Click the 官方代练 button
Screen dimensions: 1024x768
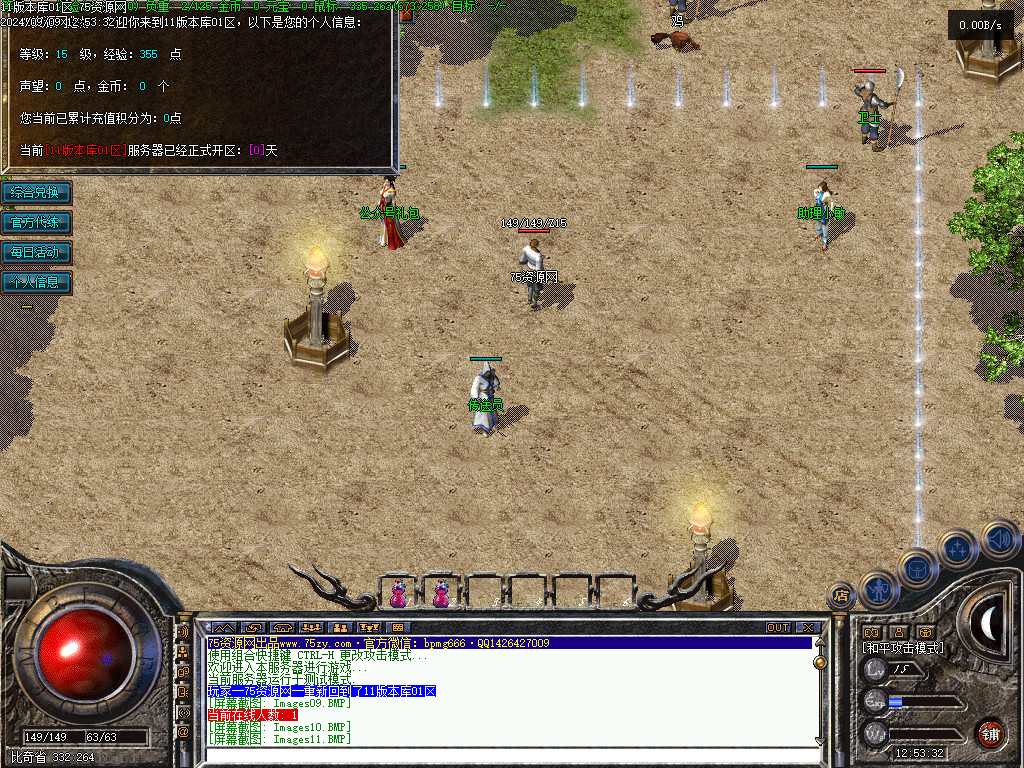[36, 222]
